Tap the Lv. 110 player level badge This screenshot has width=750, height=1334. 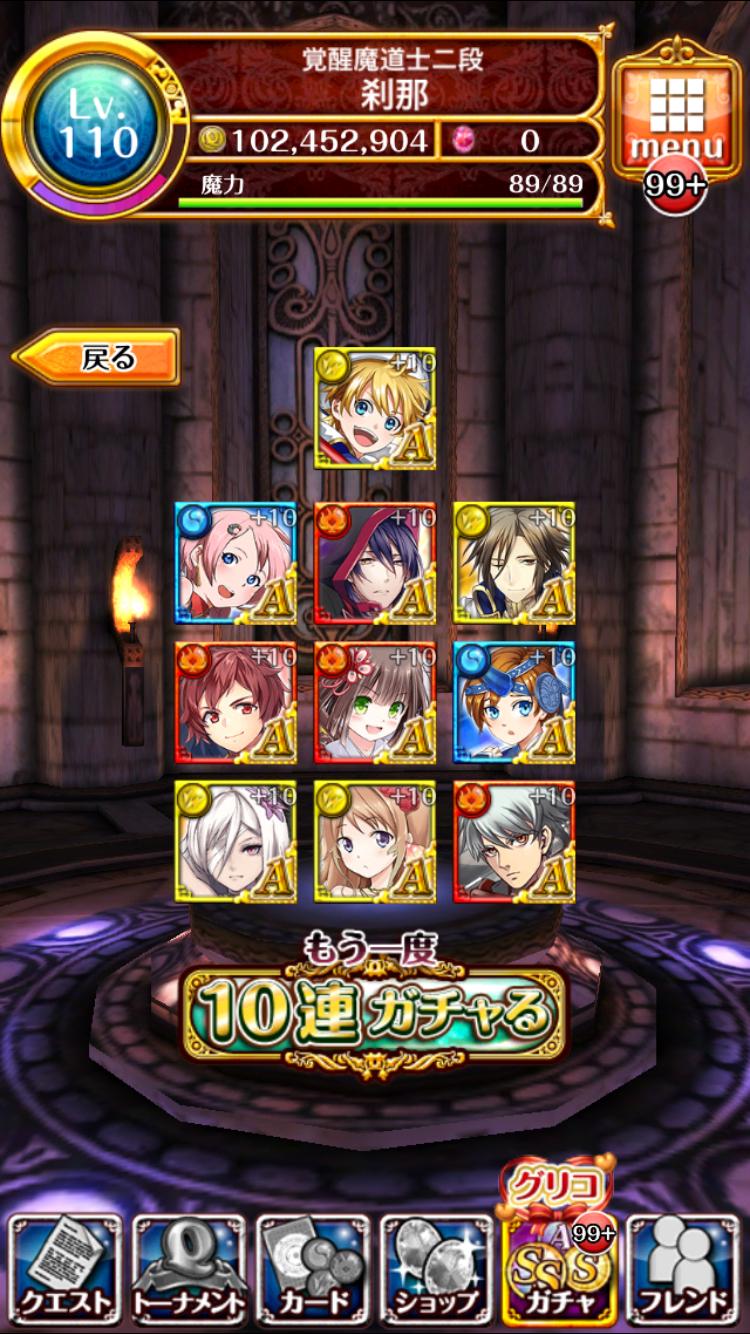(x=96, y=124)
